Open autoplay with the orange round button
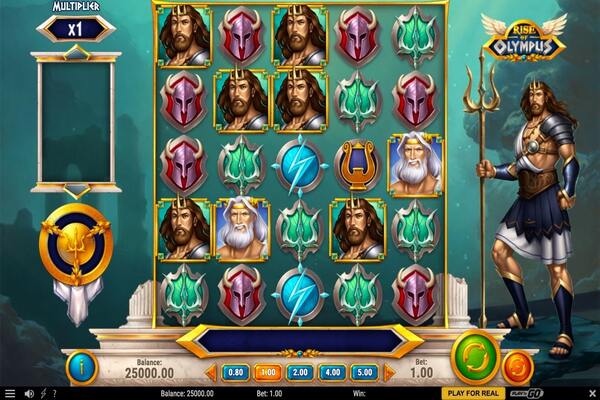 click(x=517, y=364)
